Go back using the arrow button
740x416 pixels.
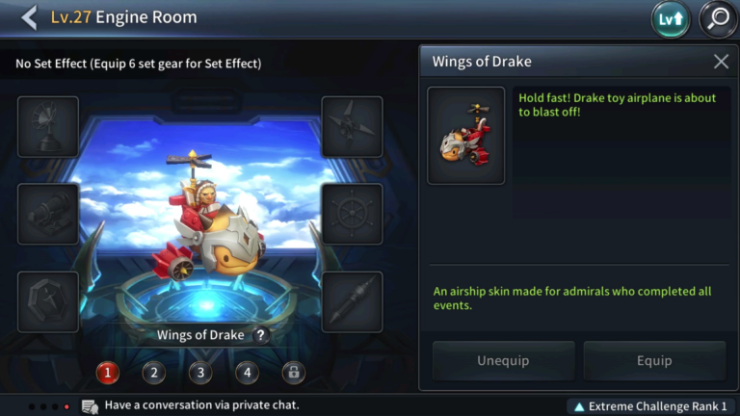29,17
